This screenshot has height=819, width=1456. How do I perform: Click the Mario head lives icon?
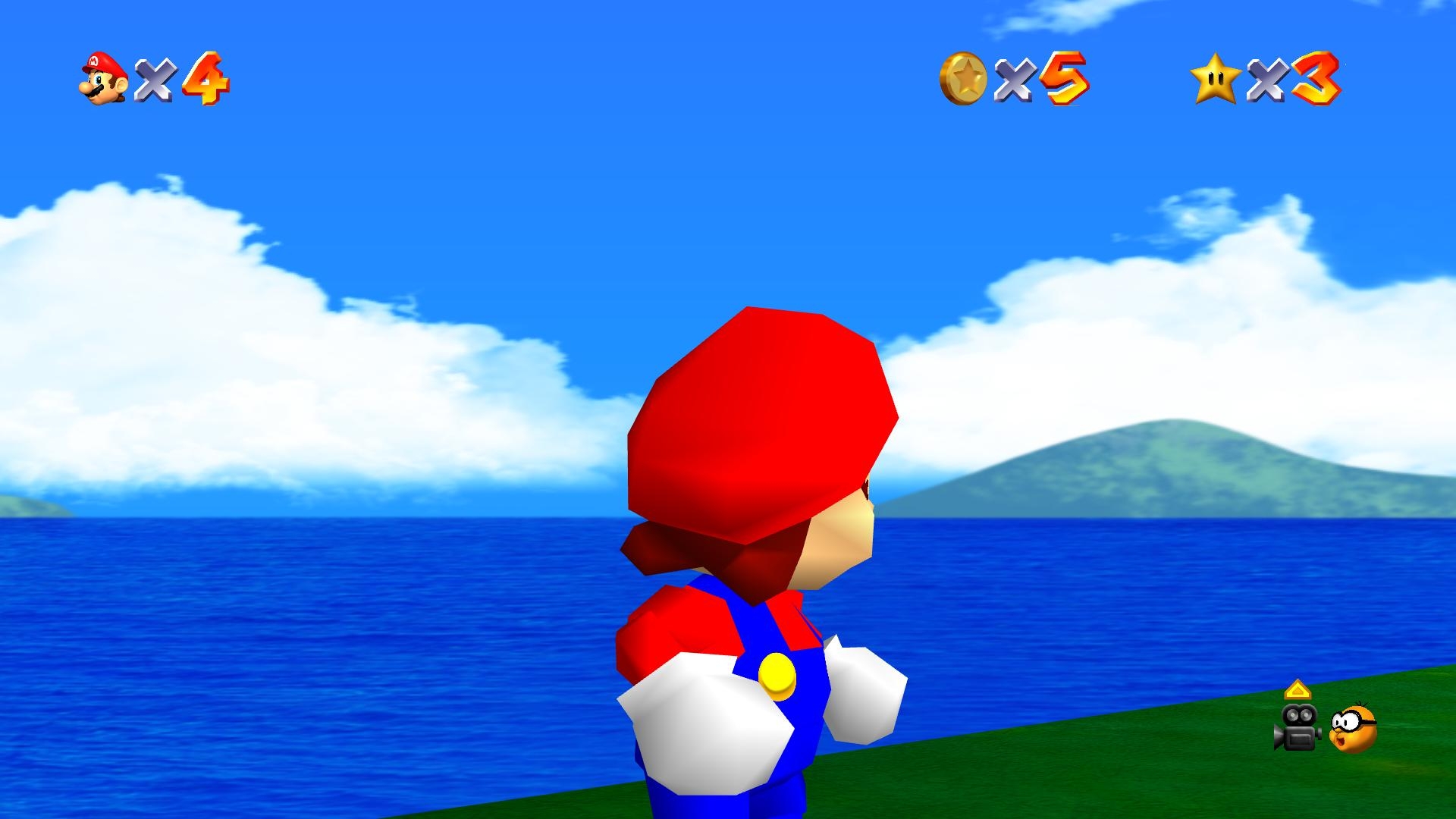click(104, 78)
